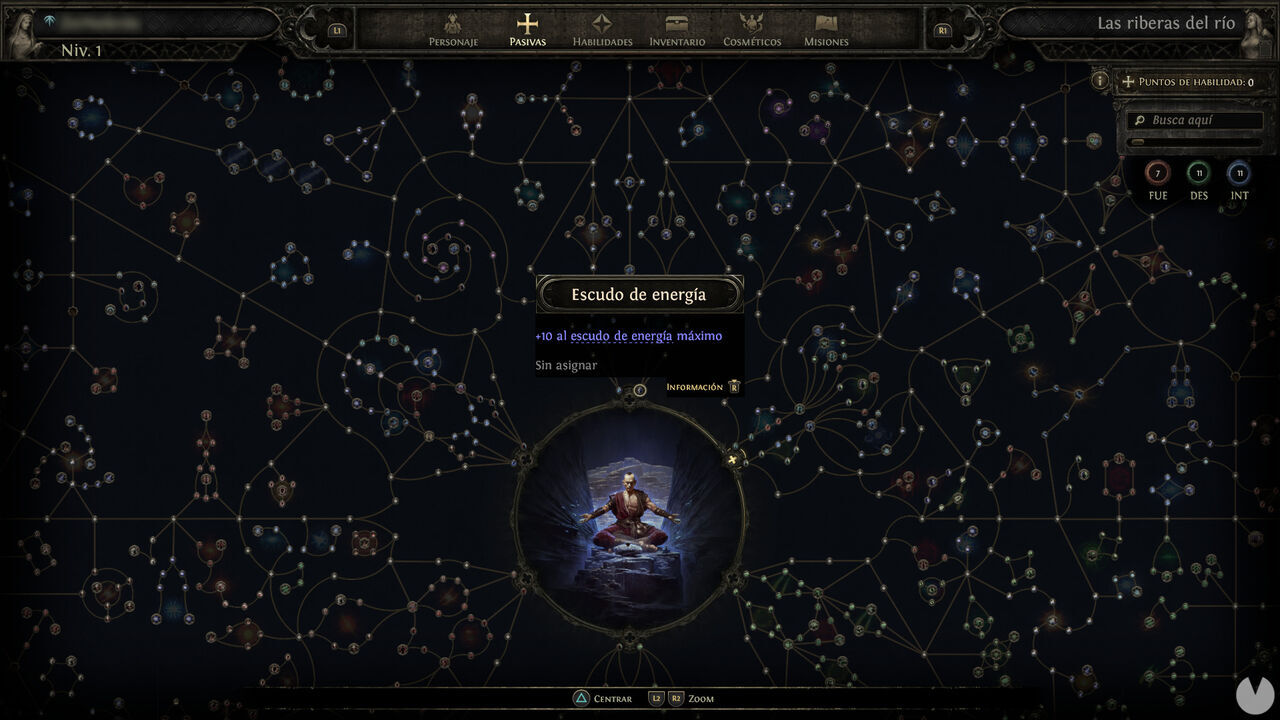Viewport: 1280px width, 720px height.
Task: Click the Busca aquí search field
Action: click(1197, 120)
